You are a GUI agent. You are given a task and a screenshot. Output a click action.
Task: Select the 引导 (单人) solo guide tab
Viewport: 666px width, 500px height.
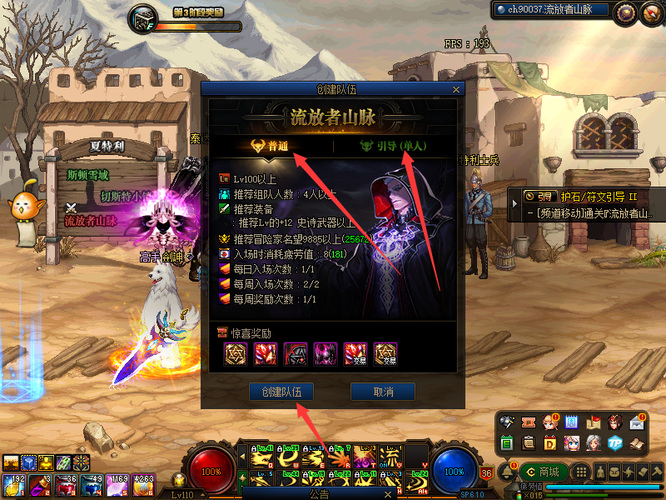[x=393, y=145]
